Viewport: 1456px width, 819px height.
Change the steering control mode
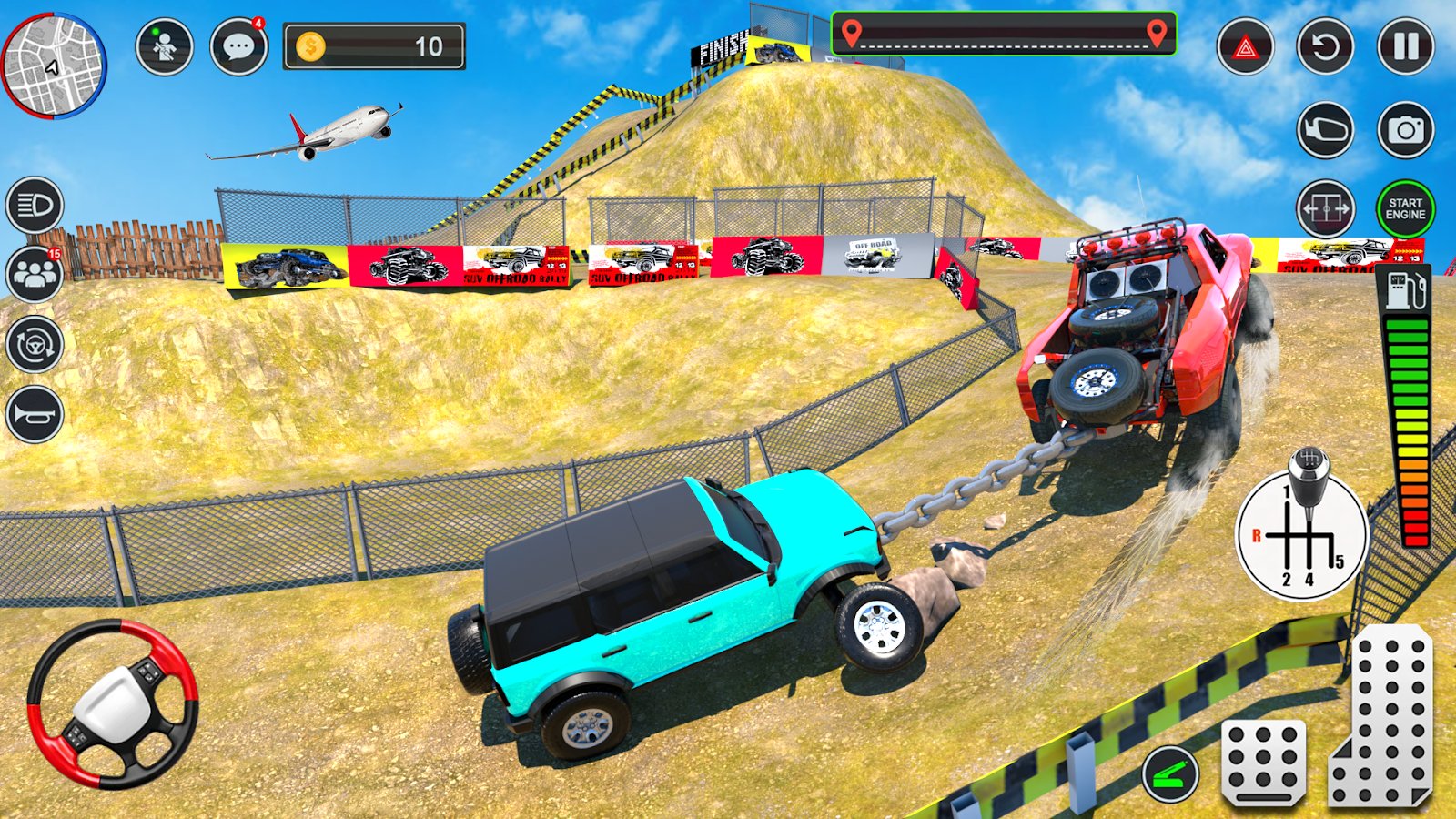tap(35, 345)
